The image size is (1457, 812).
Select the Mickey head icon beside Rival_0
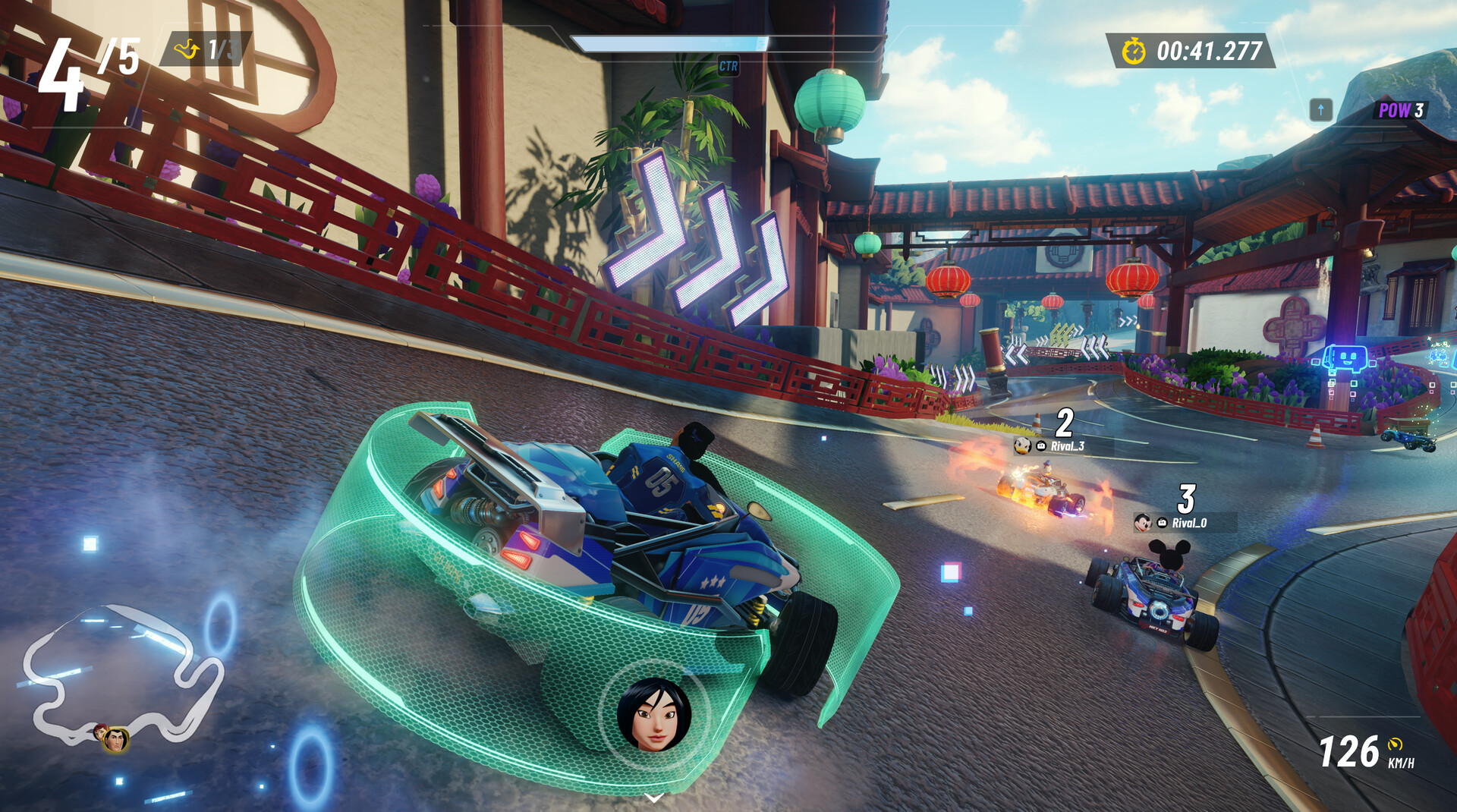1143,523
